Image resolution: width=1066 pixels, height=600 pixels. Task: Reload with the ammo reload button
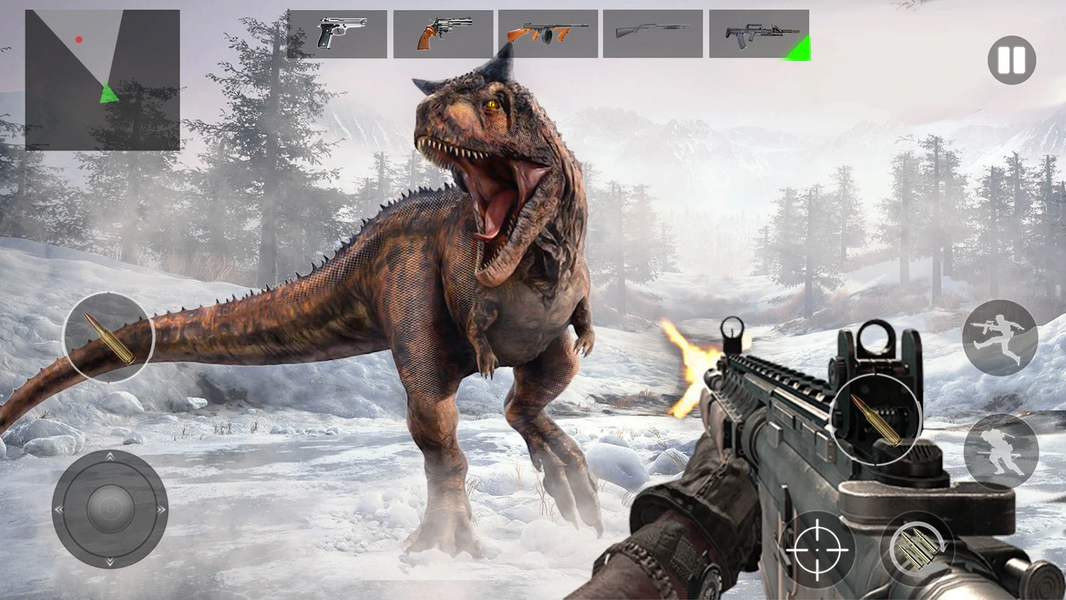point(917,548)
